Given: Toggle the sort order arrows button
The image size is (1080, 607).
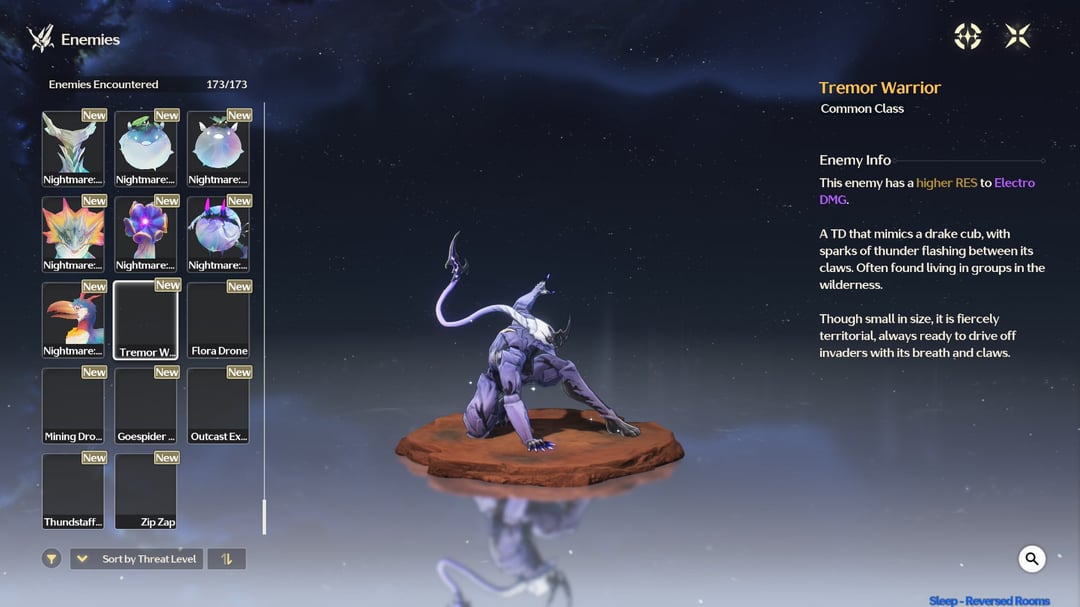Looking at the screenshot, I should click(x=226, y=559).
